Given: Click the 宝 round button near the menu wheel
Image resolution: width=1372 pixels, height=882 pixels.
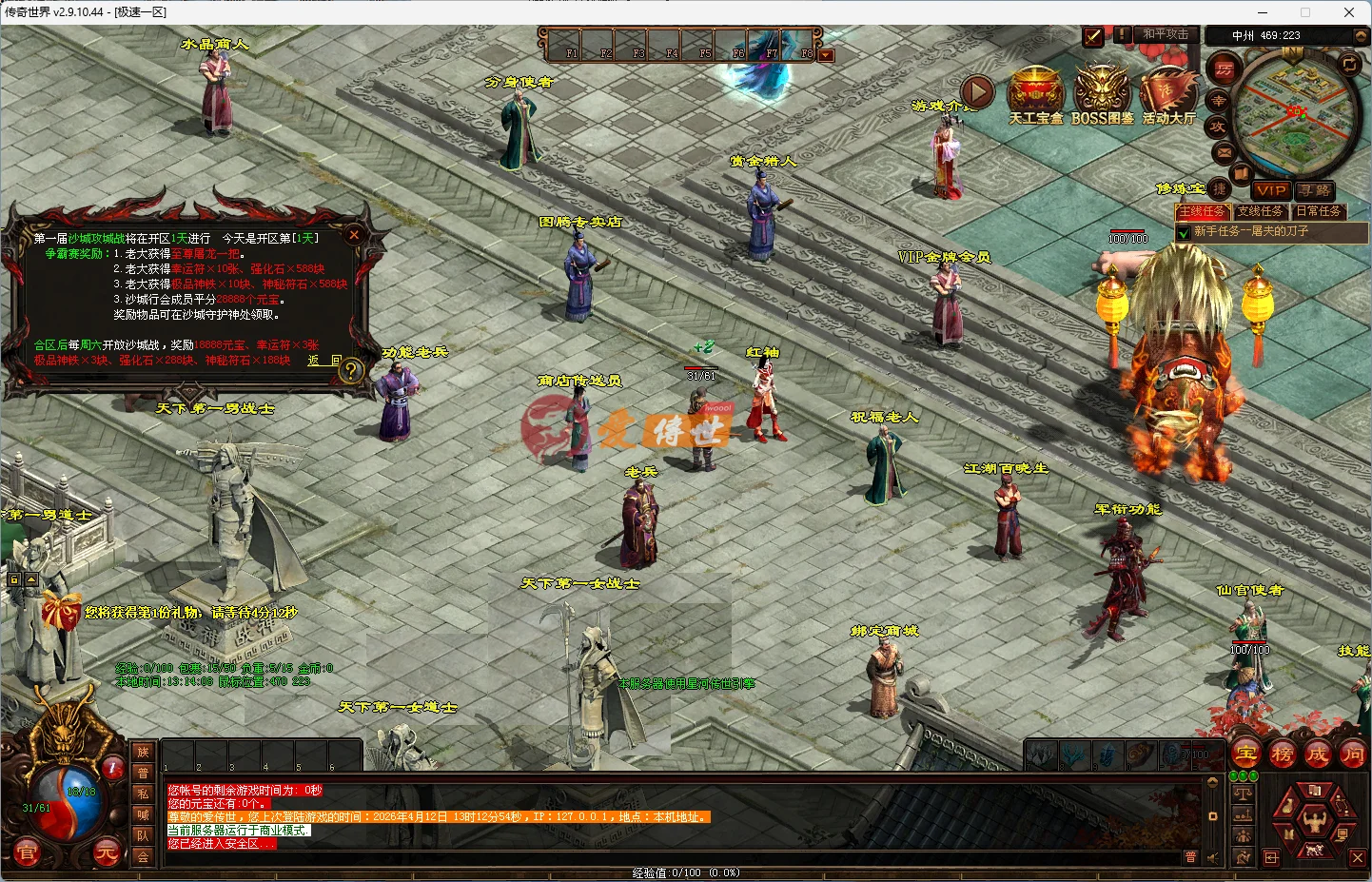Looking at the screenshot, I should tap(1245, 754).
